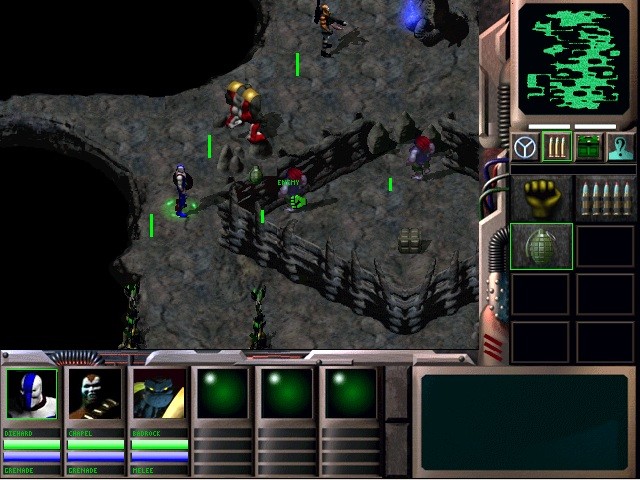The height and width of the screenshot is (480, 640).
Task: Equip the grenade inventory slot
Action: [541, 246]
